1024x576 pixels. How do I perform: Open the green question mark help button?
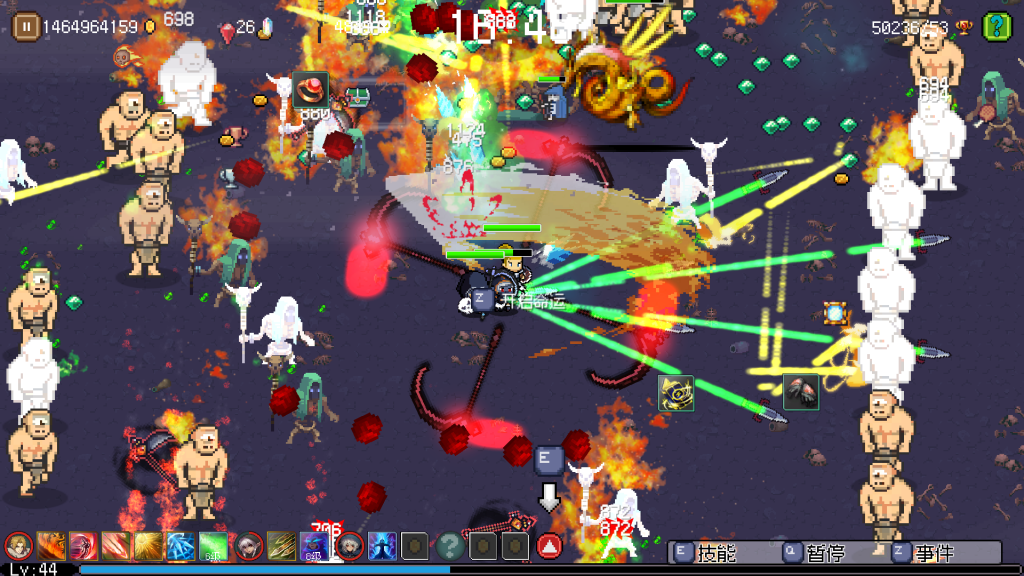click(x=996, y=26)
